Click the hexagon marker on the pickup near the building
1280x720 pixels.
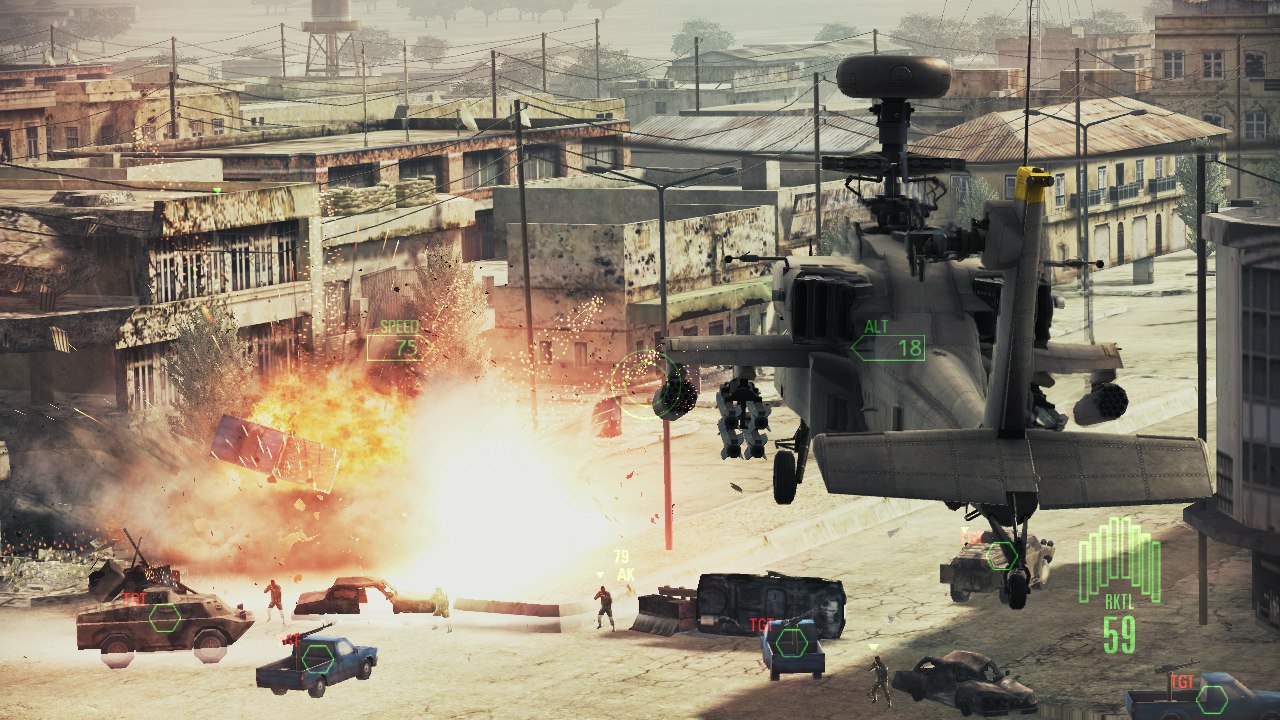(1001, 556)
